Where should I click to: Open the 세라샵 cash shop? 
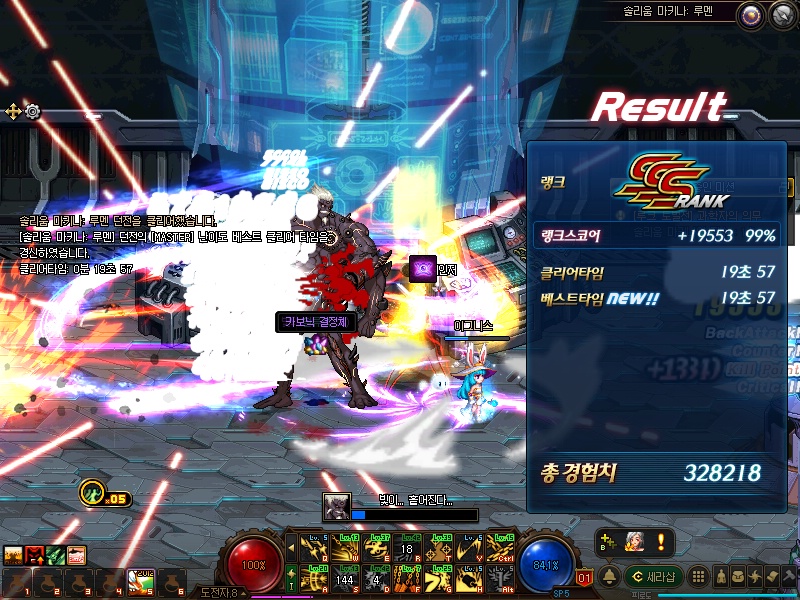coord(653,577)
